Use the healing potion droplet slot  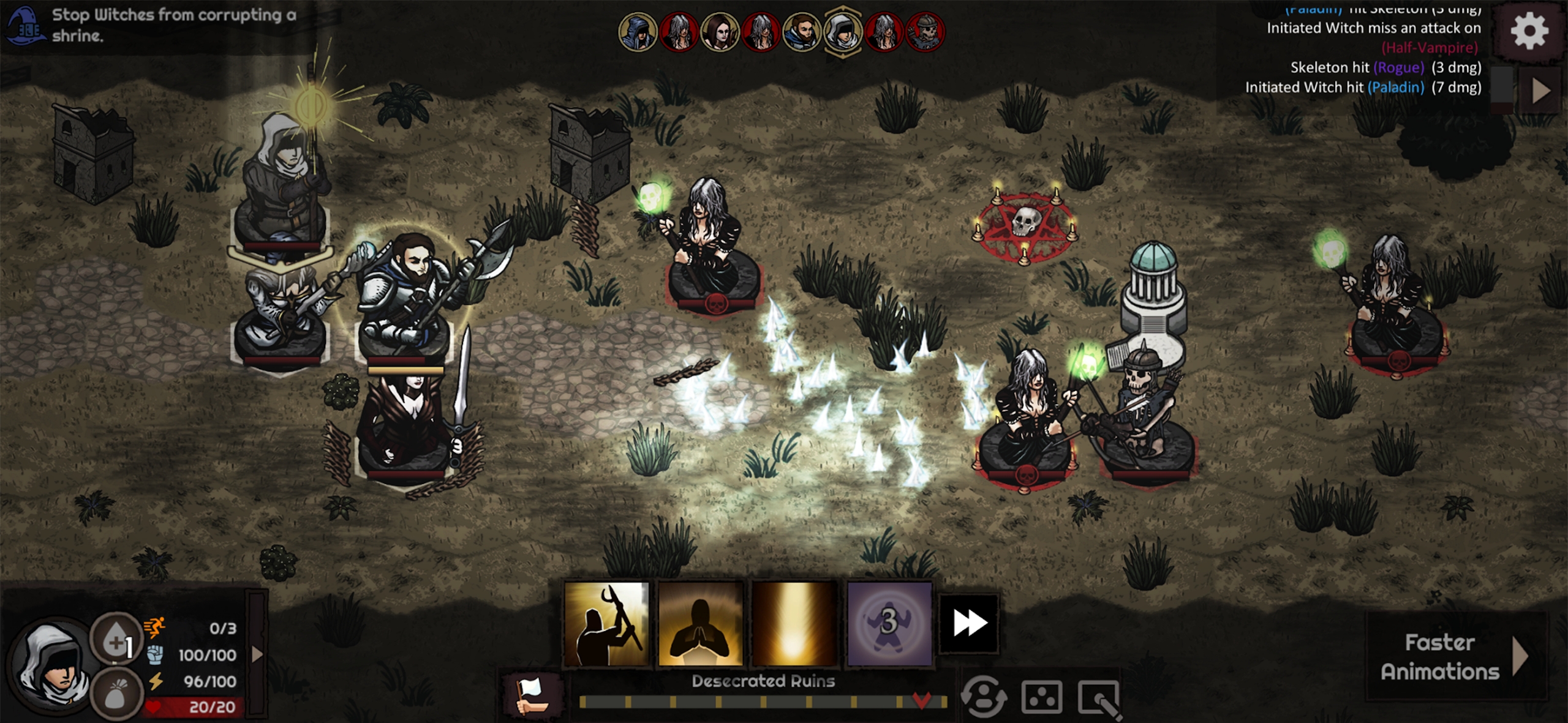[116, 640]
